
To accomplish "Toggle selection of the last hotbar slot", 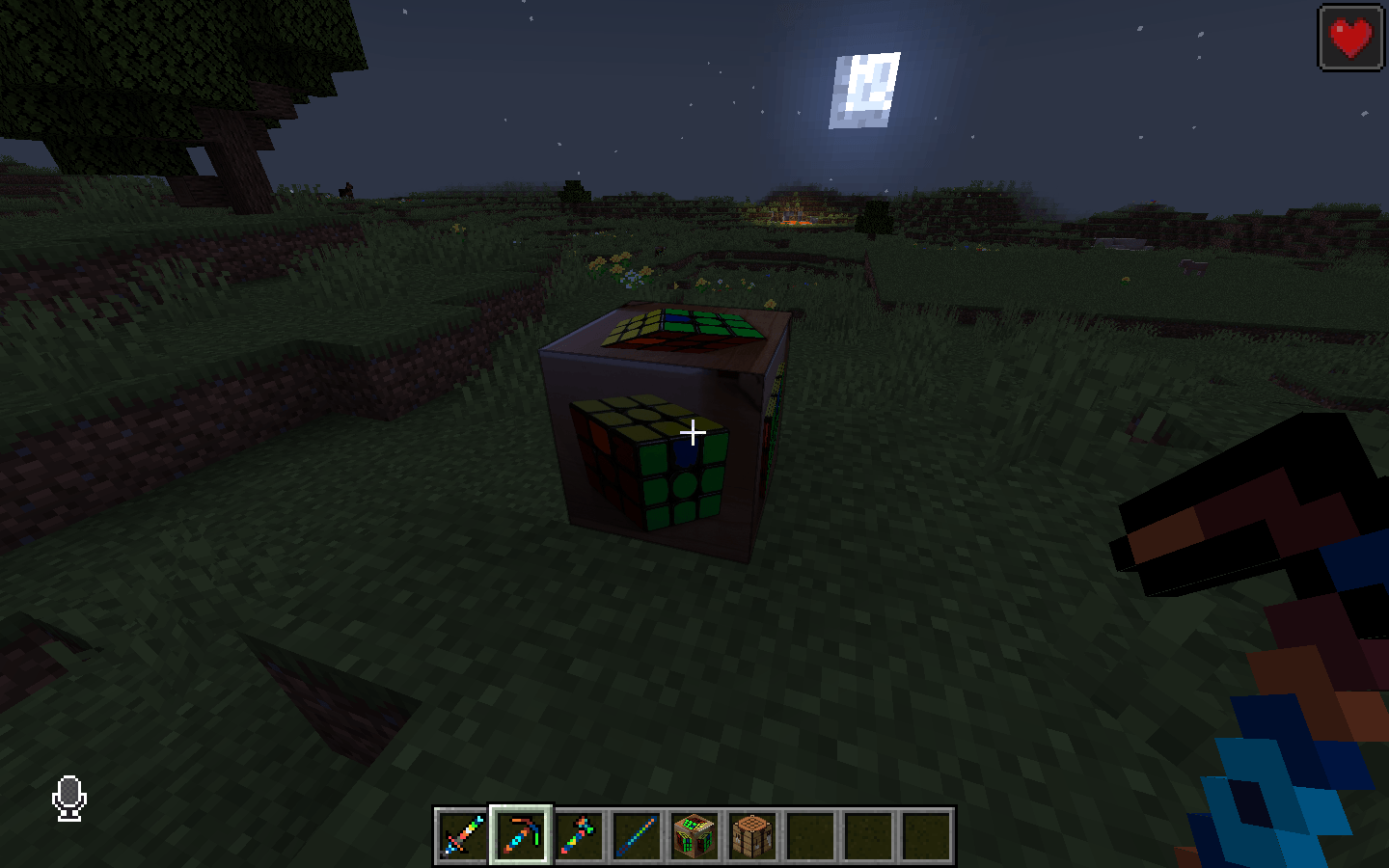I will (x=926, y=835).
